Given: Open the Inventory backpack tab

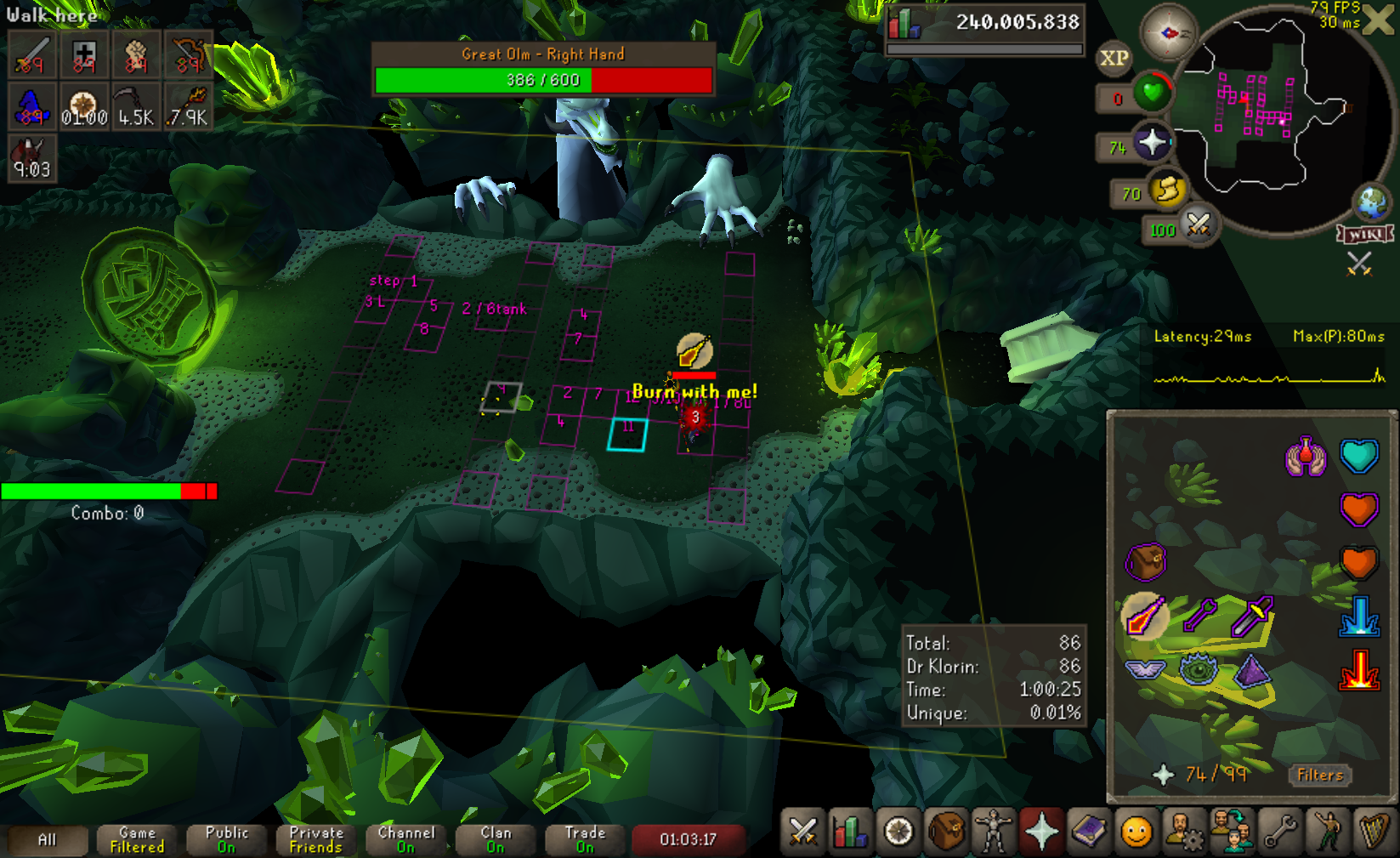Looking at the screenshot, I should 946,832.
